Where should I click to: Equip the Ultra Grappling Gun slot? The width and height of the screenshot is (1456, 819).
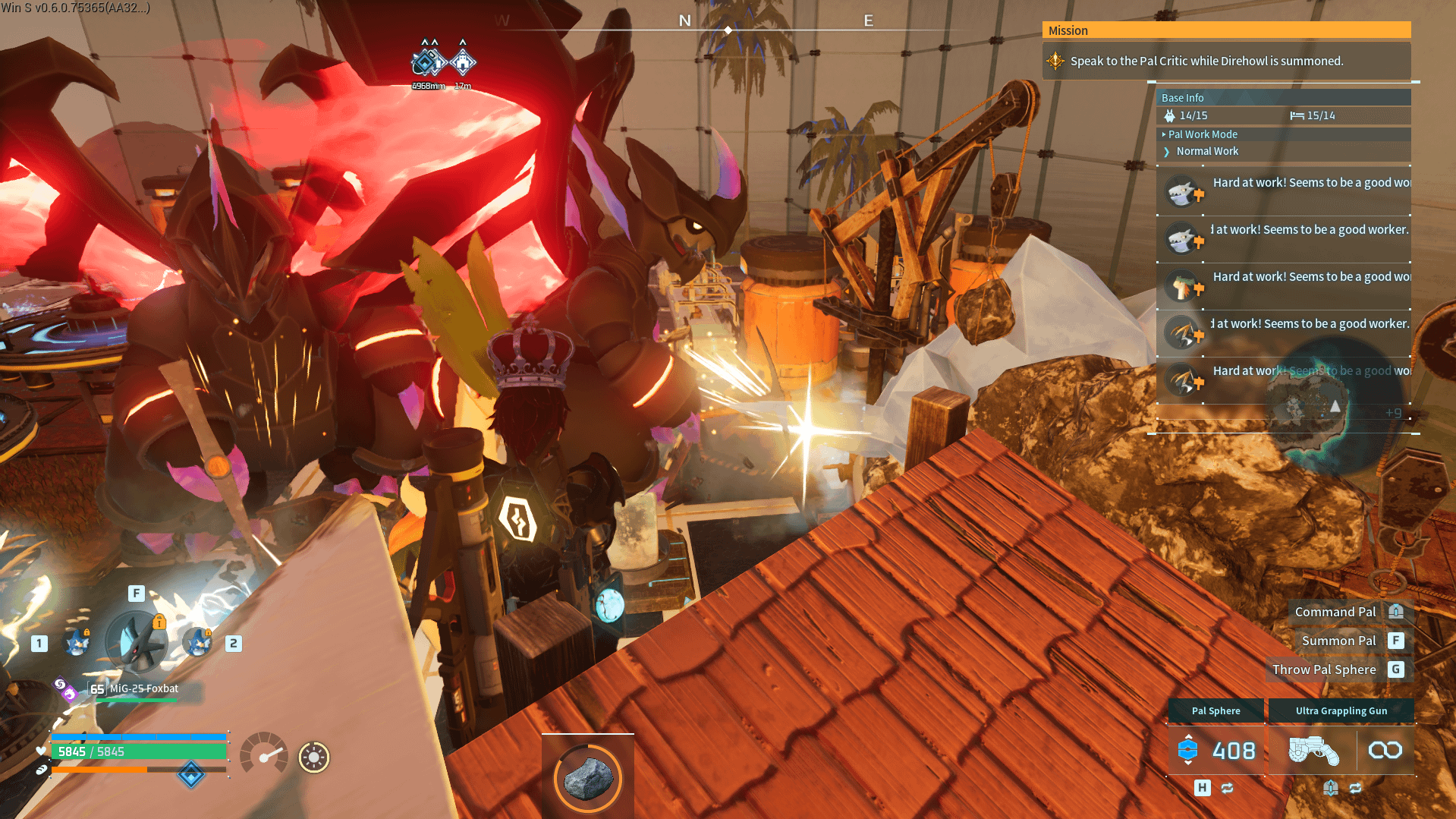coord(1341,750)
